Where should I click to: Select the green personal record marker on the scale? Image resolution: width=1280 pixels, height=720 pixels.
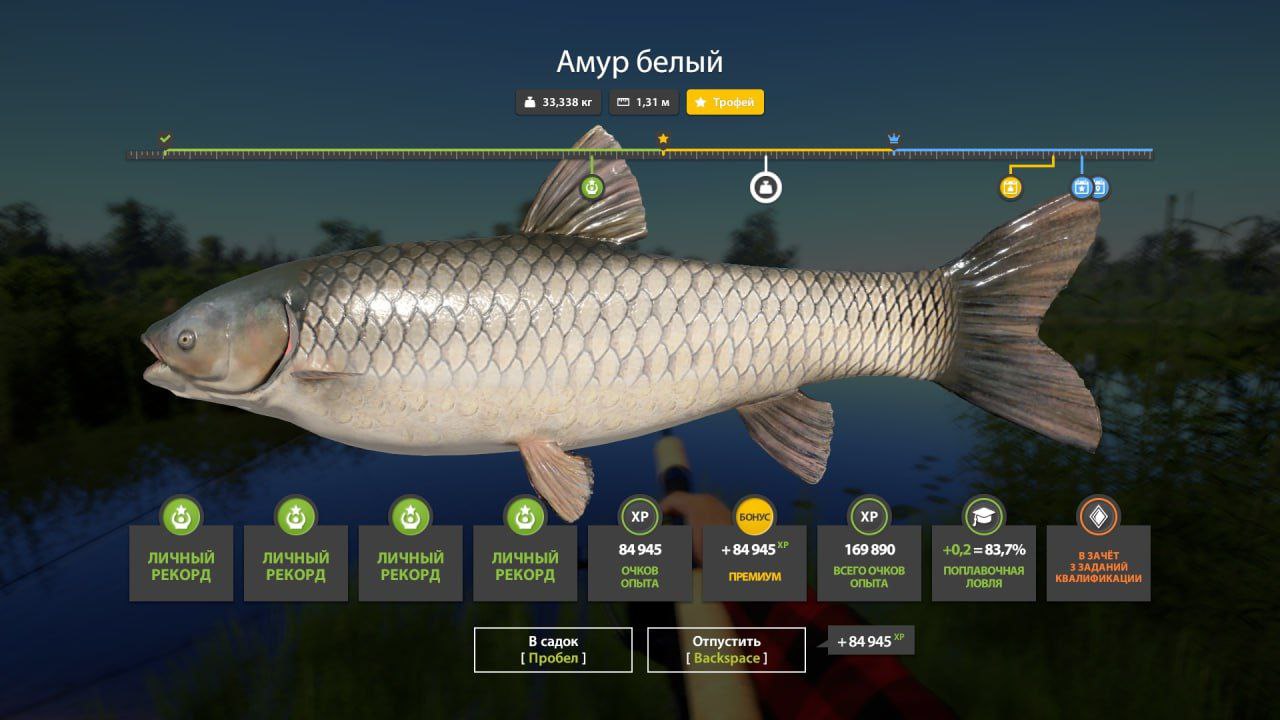[592, 187]
